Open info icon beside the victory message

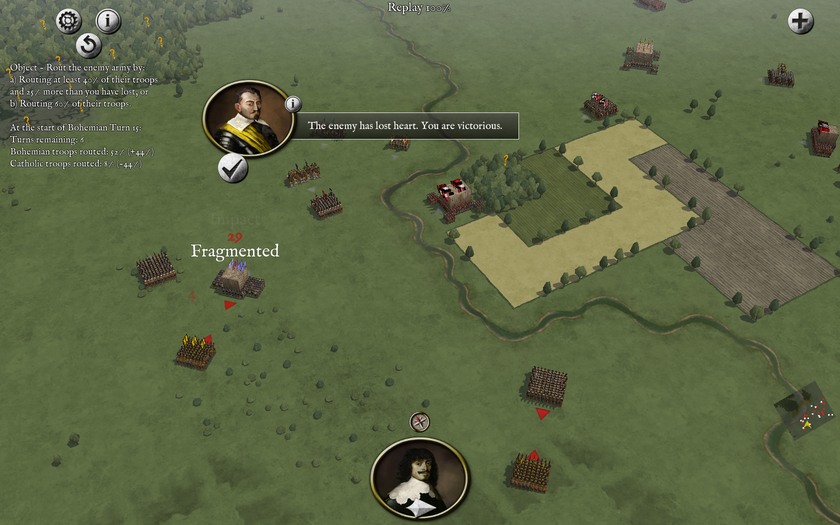(293, 104)
